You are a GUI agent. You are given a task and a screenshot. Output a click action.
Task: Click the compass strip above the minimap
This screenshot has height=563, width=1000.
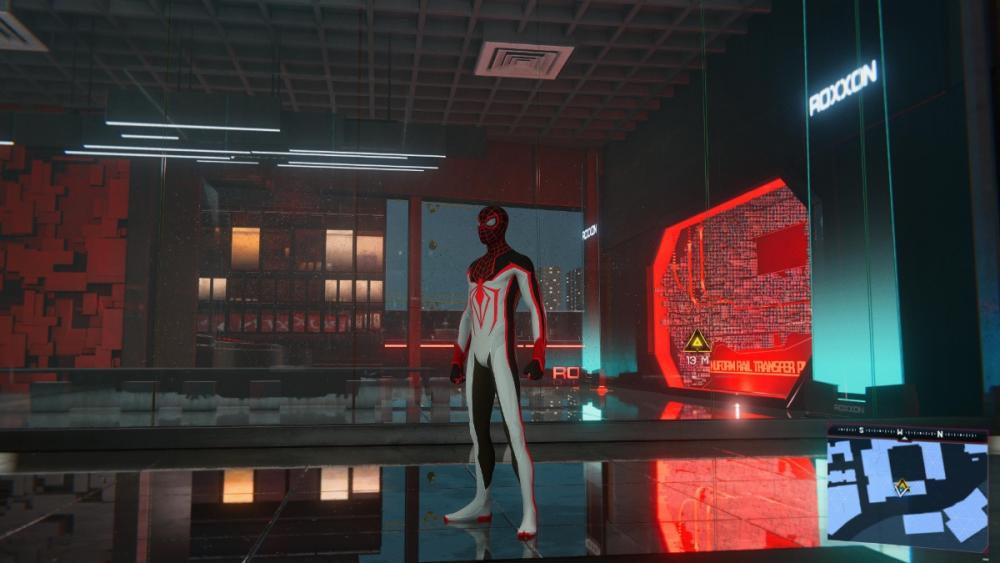[x=907, y=433]
